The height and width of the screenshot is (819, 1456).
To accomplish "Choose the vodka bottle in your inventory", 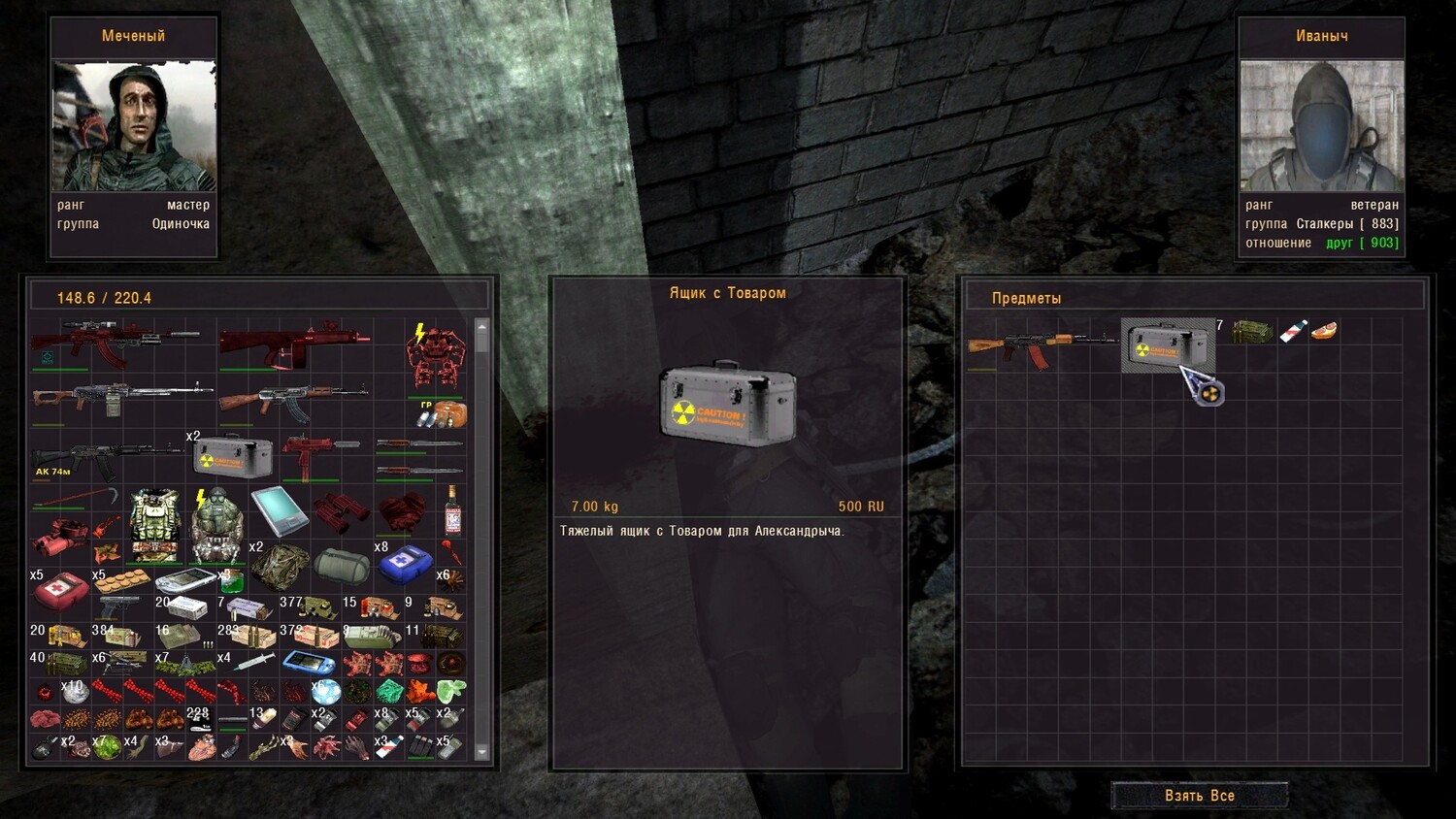I will click(x=452, y=509).
